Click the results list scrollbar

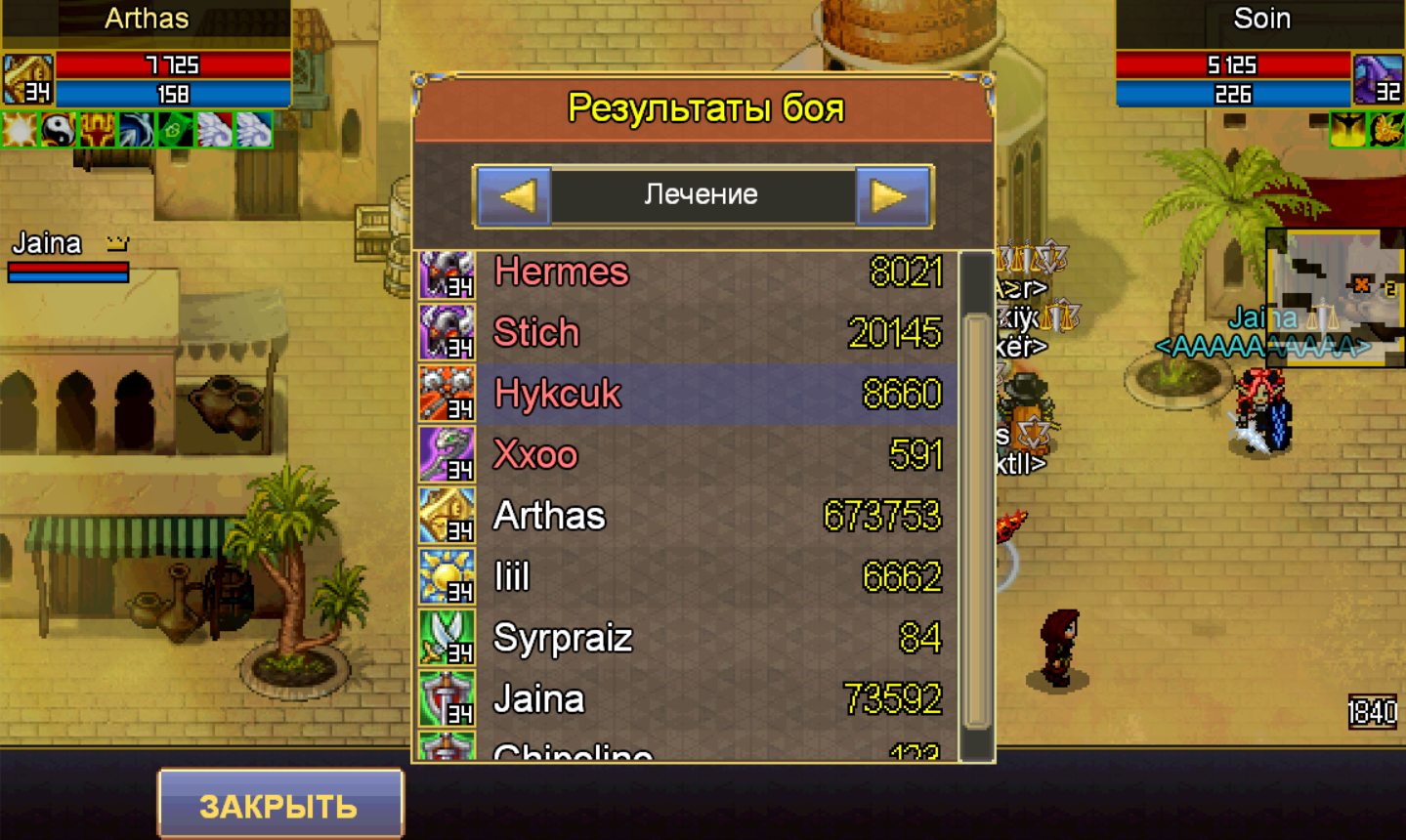coord(975,520)
